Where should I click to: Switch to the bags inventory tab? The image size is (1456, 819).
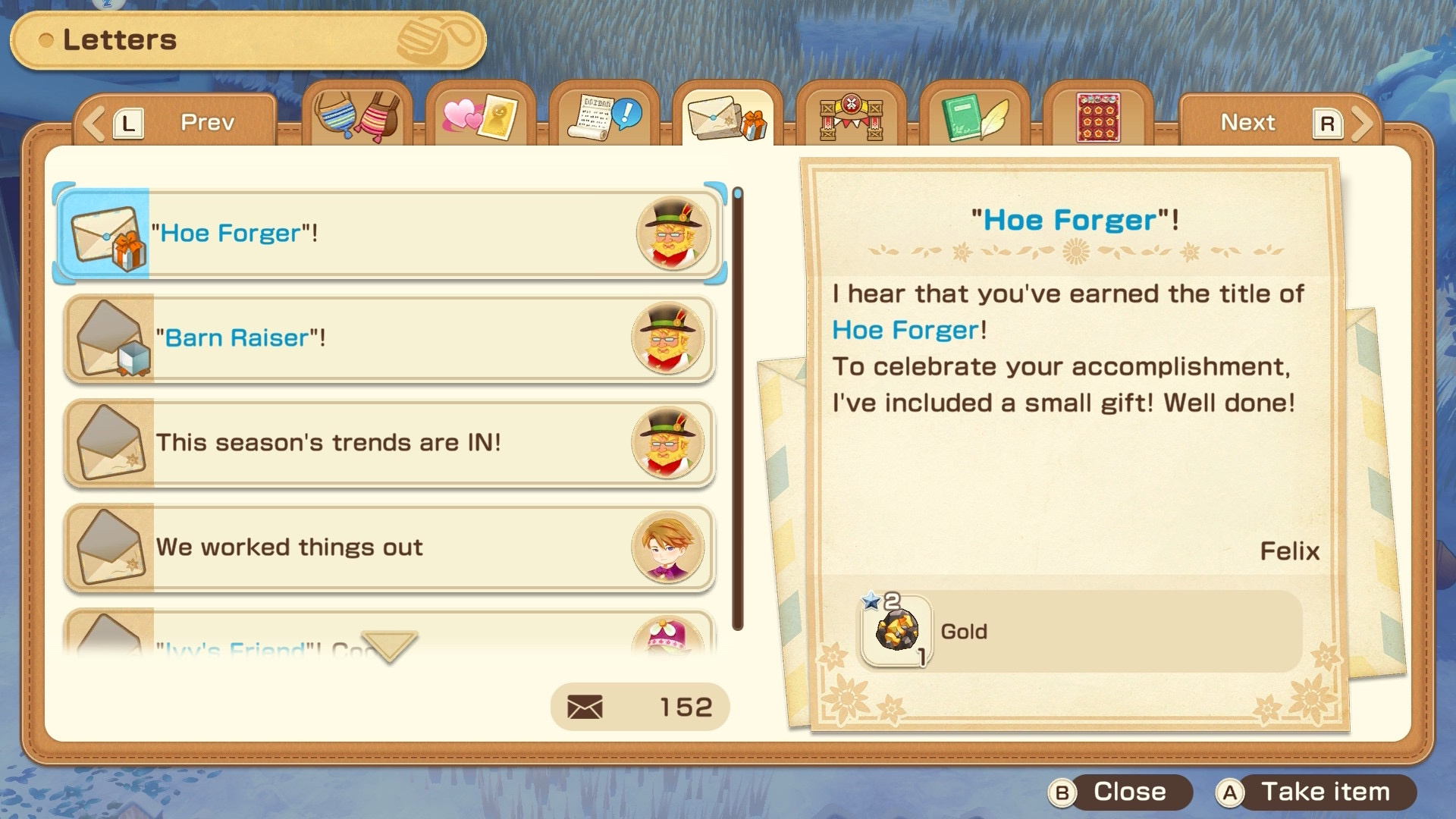[x=357, y=117]
